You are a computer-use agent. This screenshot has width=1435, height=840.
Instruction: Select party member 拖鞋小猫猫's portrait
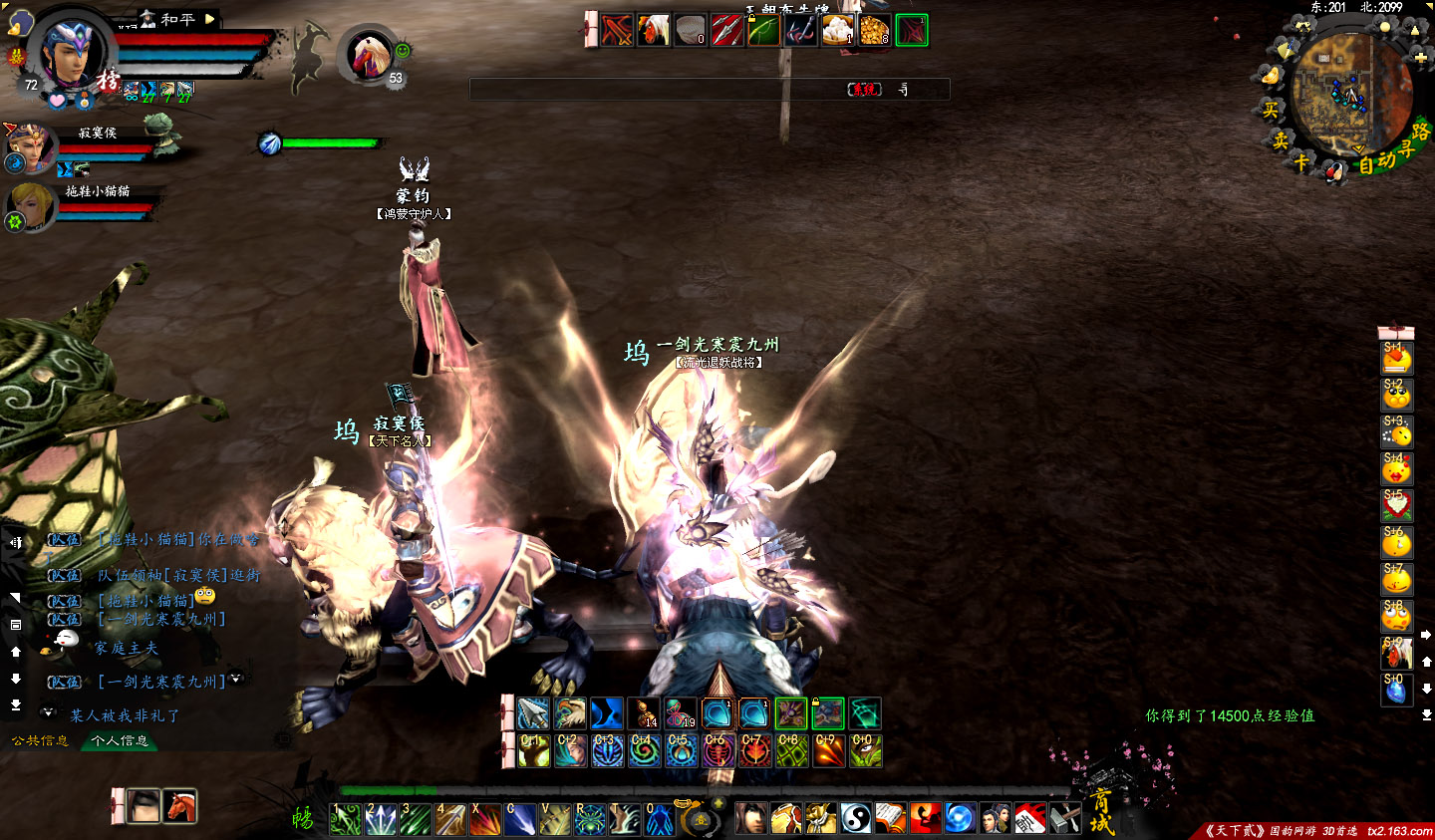(x=30, y=206)
